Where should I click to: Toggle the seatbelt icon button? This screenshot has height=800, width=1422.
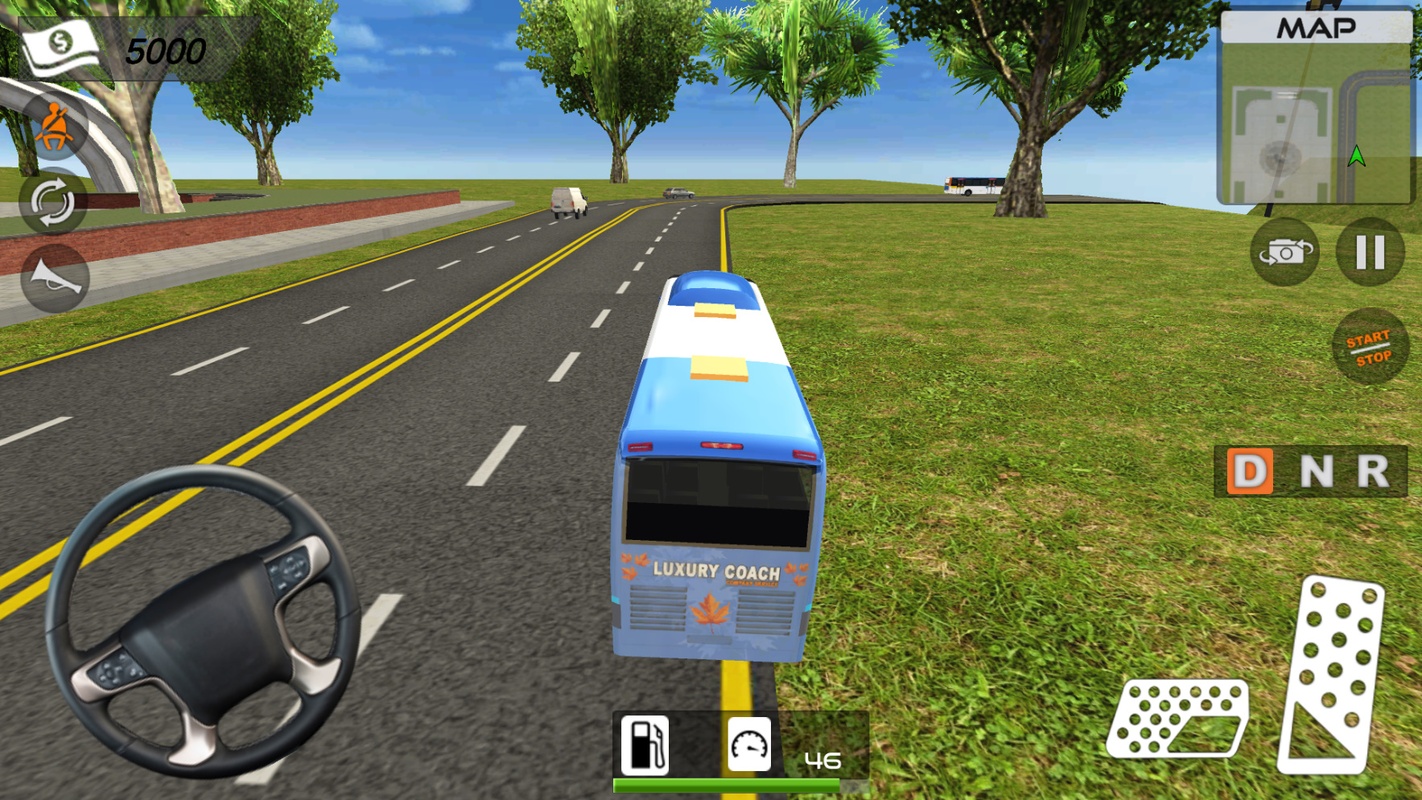pyautogui.click(x=54, y=127)
